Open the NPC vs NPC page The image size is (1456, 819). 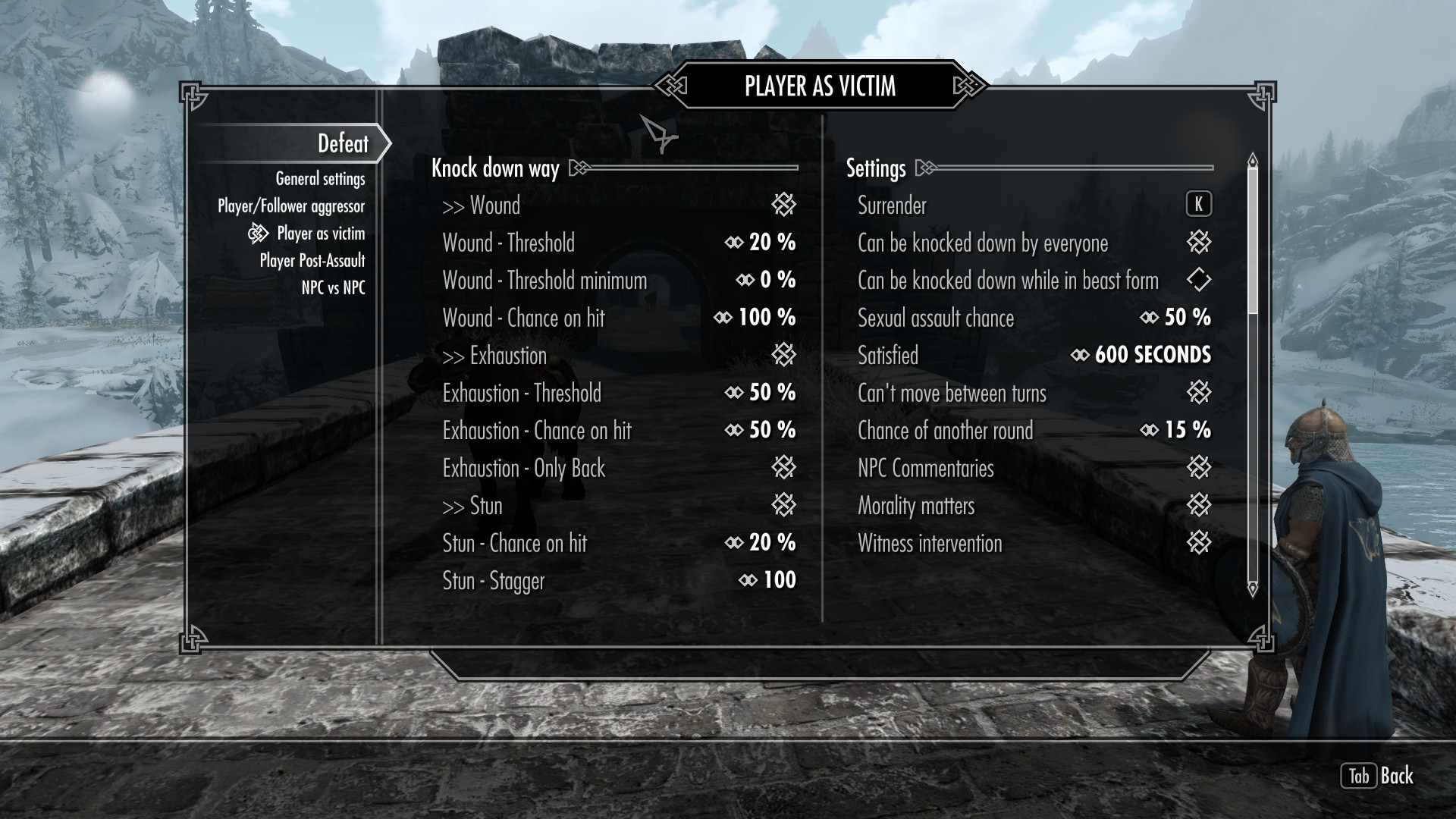(333, 288)
